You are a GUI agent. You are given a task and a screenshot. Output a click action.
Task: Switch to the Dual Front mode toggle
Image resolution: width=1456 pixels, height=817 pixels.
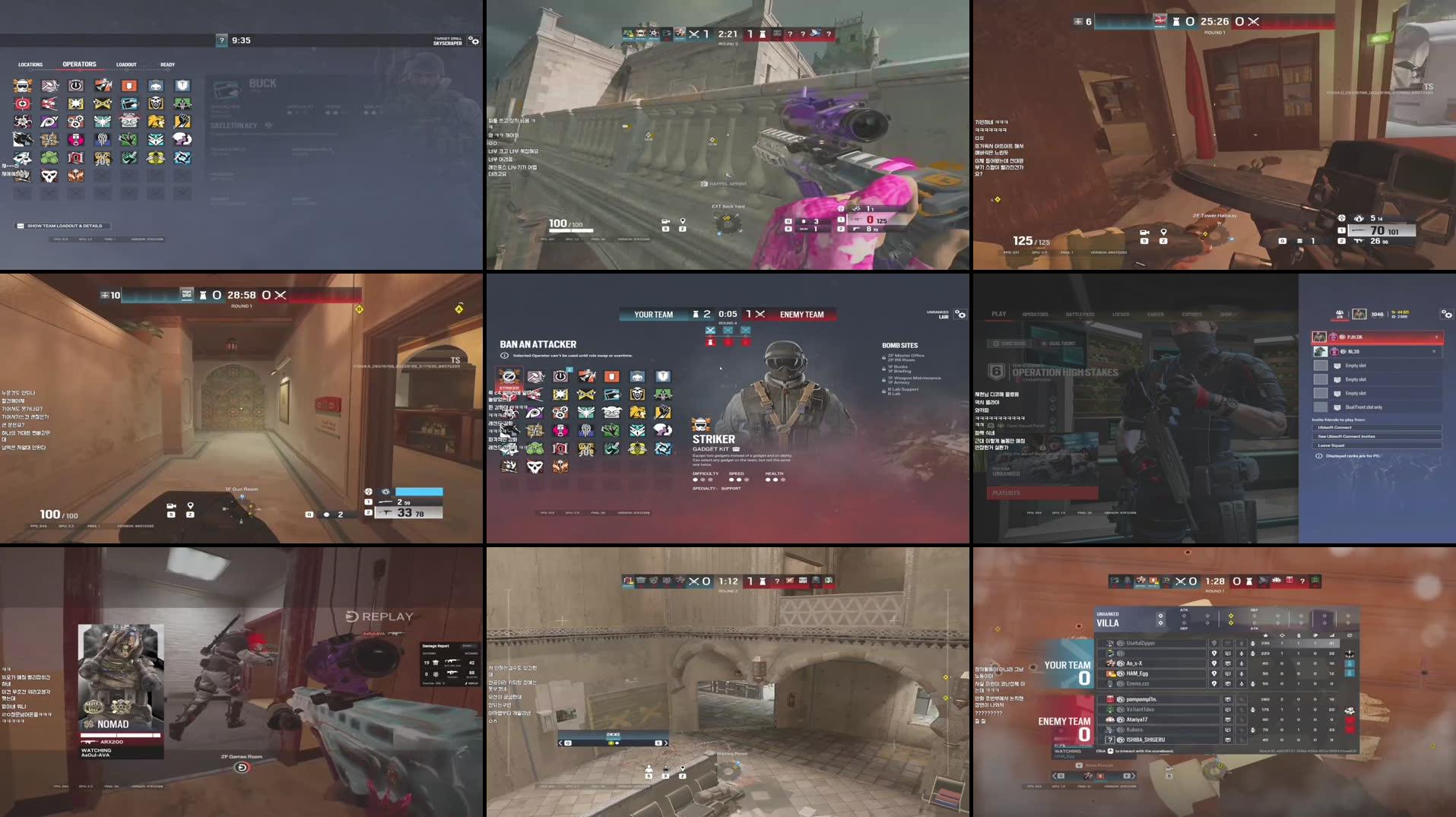[1060, 343]
